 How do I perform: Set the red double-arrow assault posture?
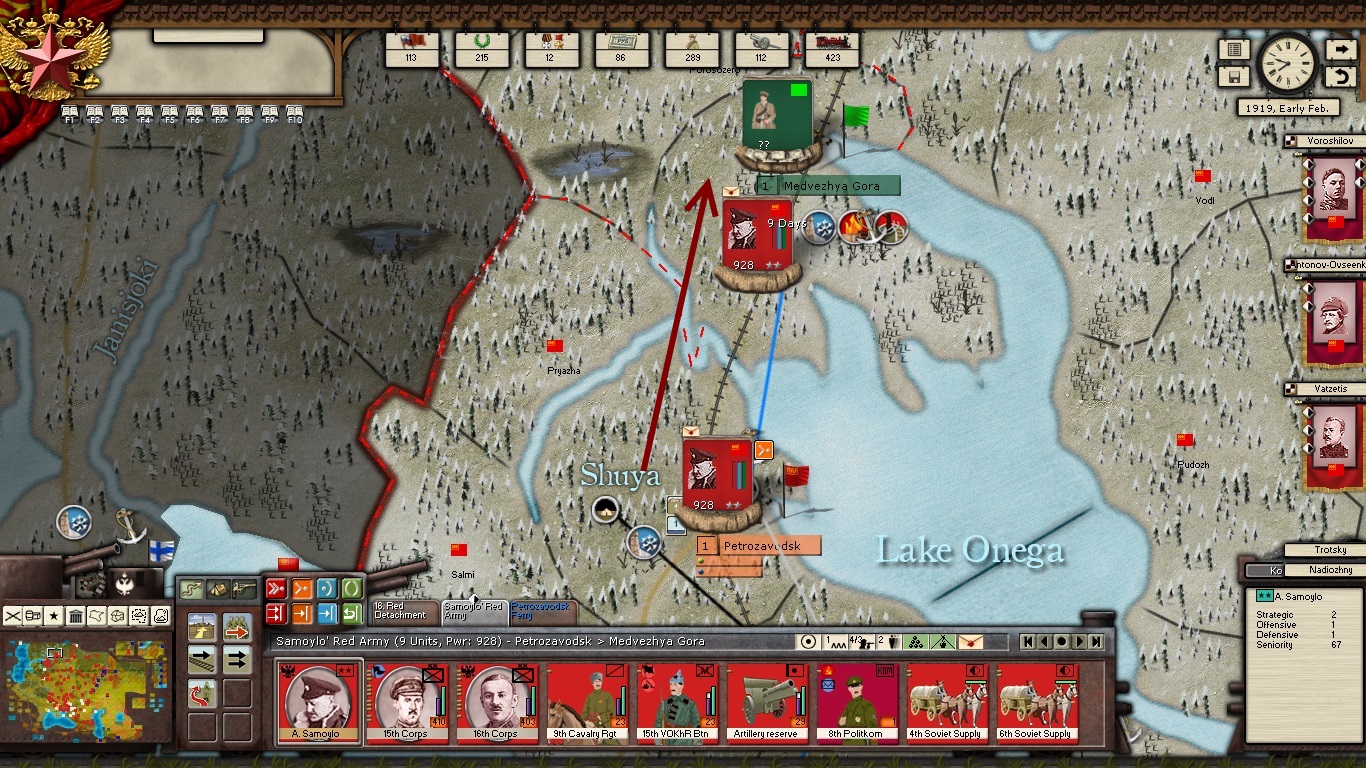pyautogui.click(x=276, y=588)
